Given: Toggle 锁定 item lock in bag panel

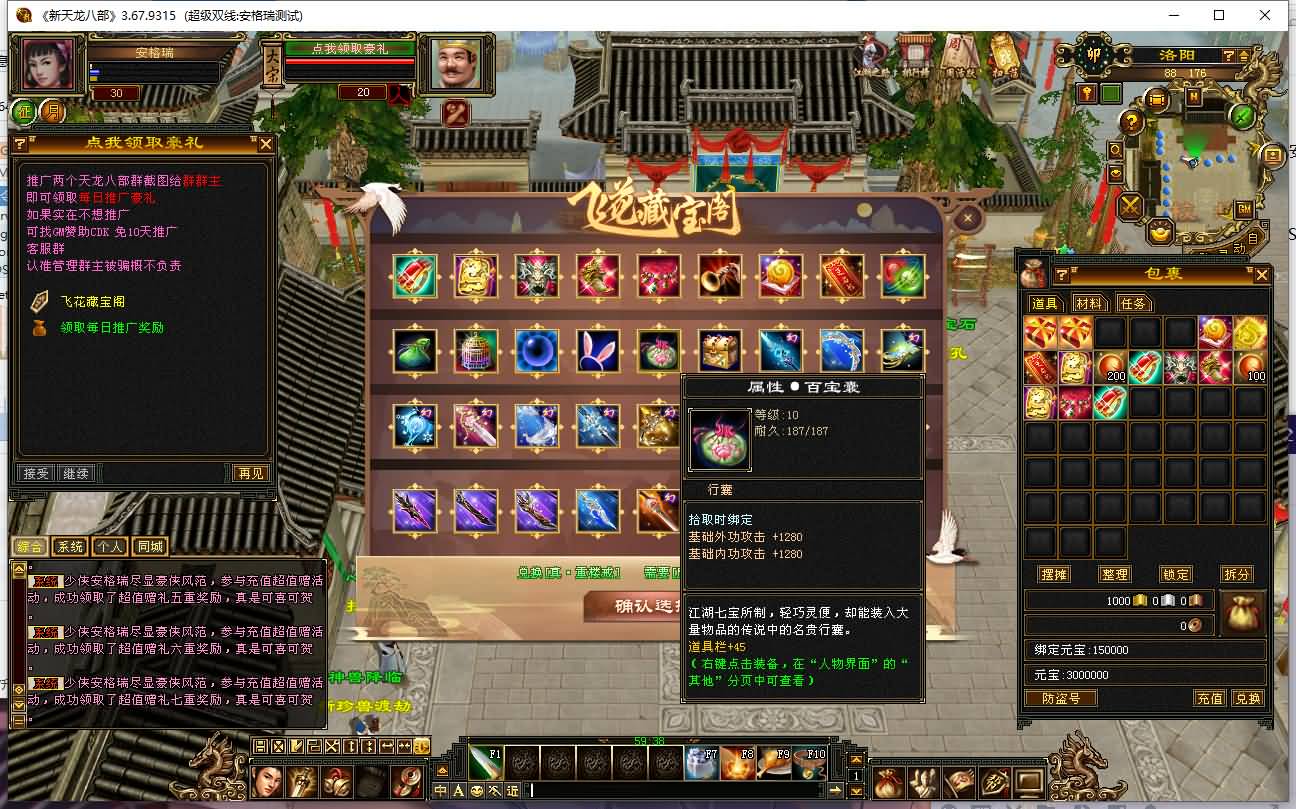Looking at the screenshot, I should (1176, 574).
